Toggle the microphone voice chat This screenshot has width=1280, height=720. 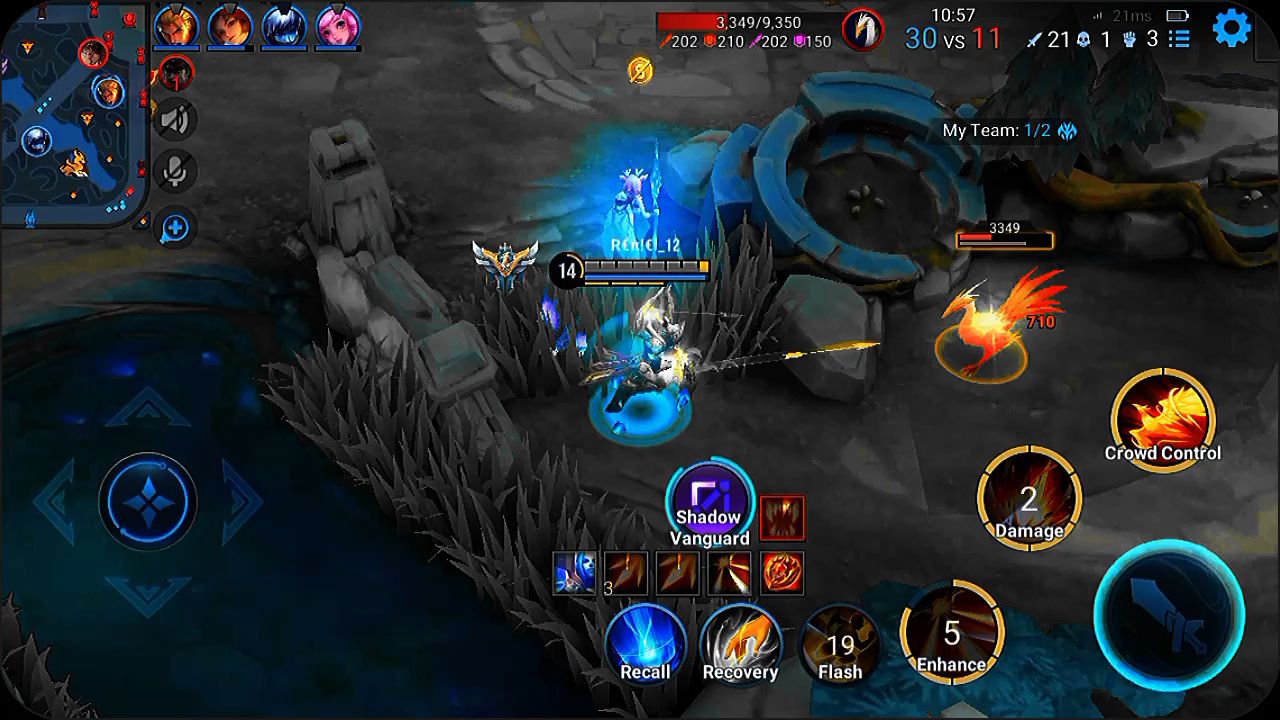[x=176, y=172]
